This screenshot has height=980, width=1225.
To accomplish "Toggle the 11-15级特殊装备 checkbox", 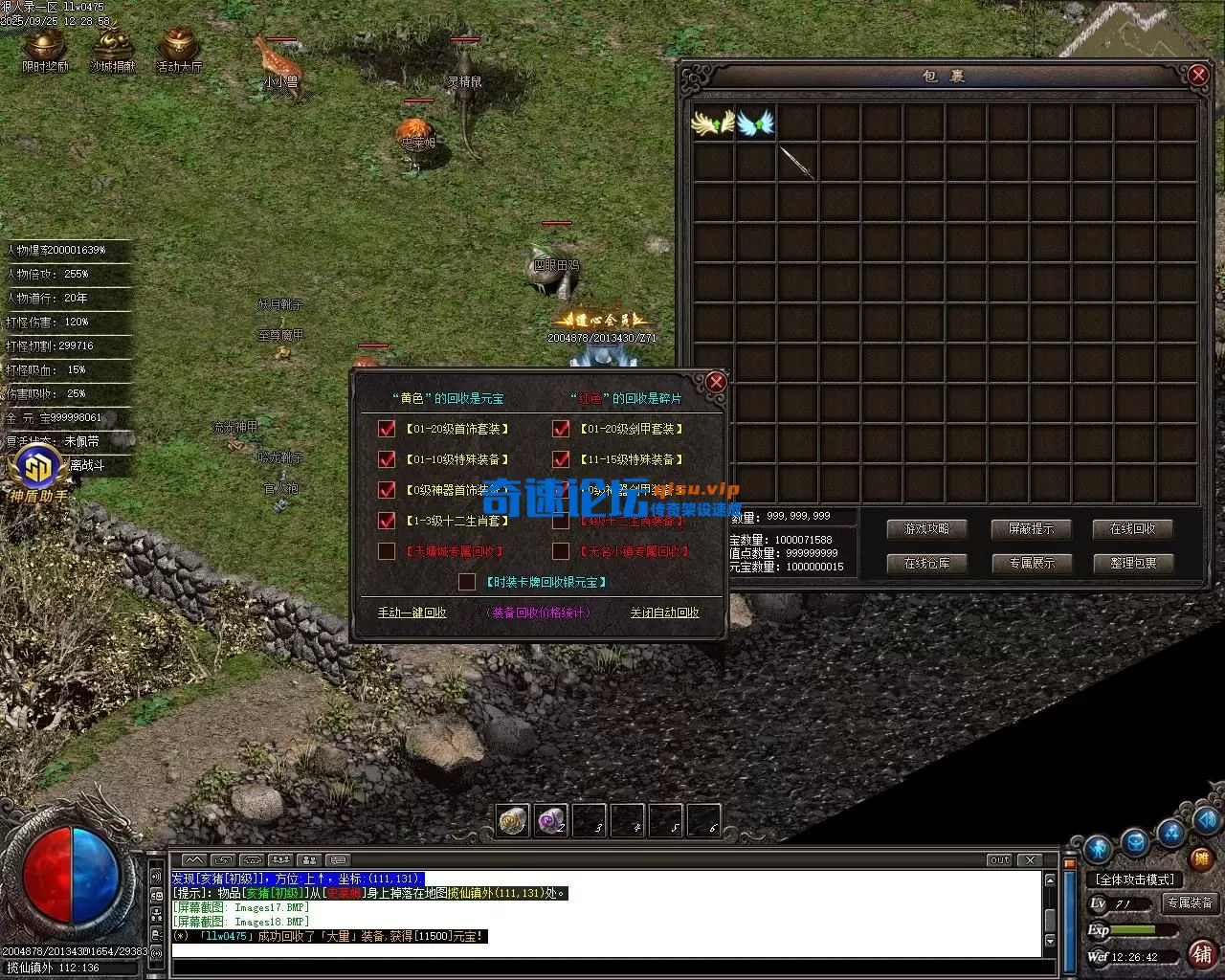I will pyautogui.click(x=561, y=459).
